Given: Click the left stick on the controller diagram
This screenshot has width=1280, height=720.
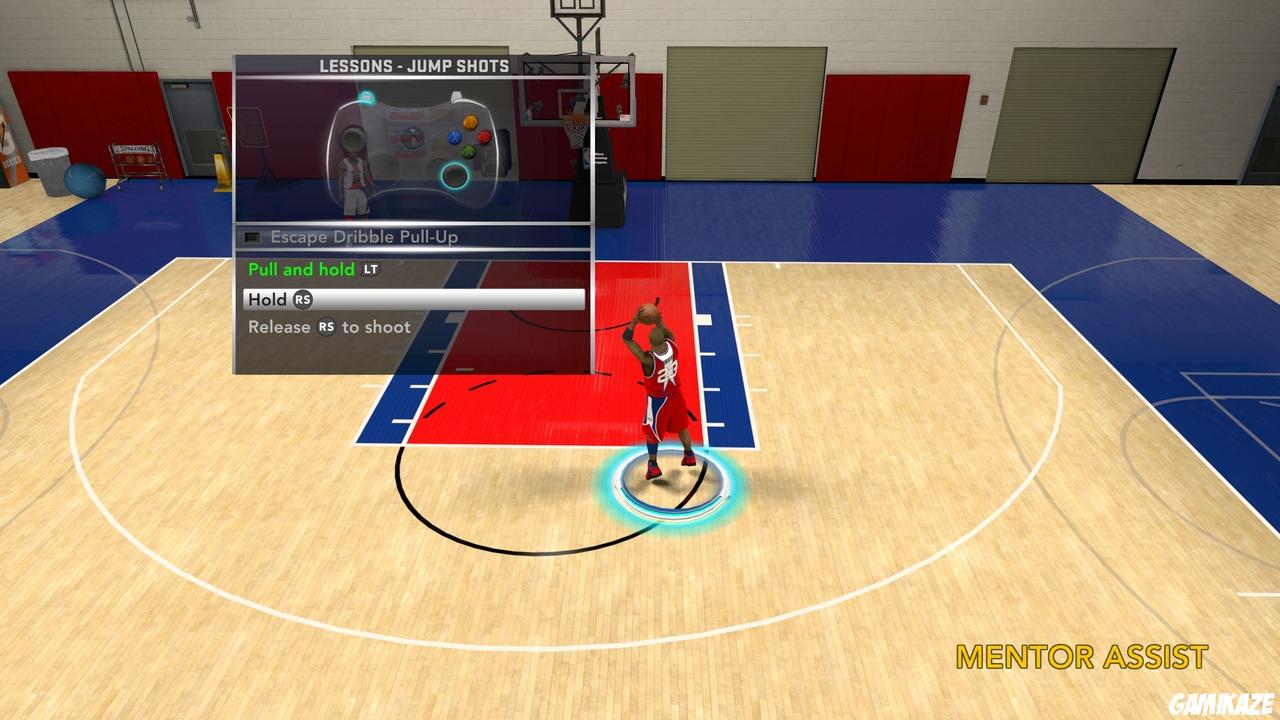Looking at the screenshot, I should click(x=354, y=140).
